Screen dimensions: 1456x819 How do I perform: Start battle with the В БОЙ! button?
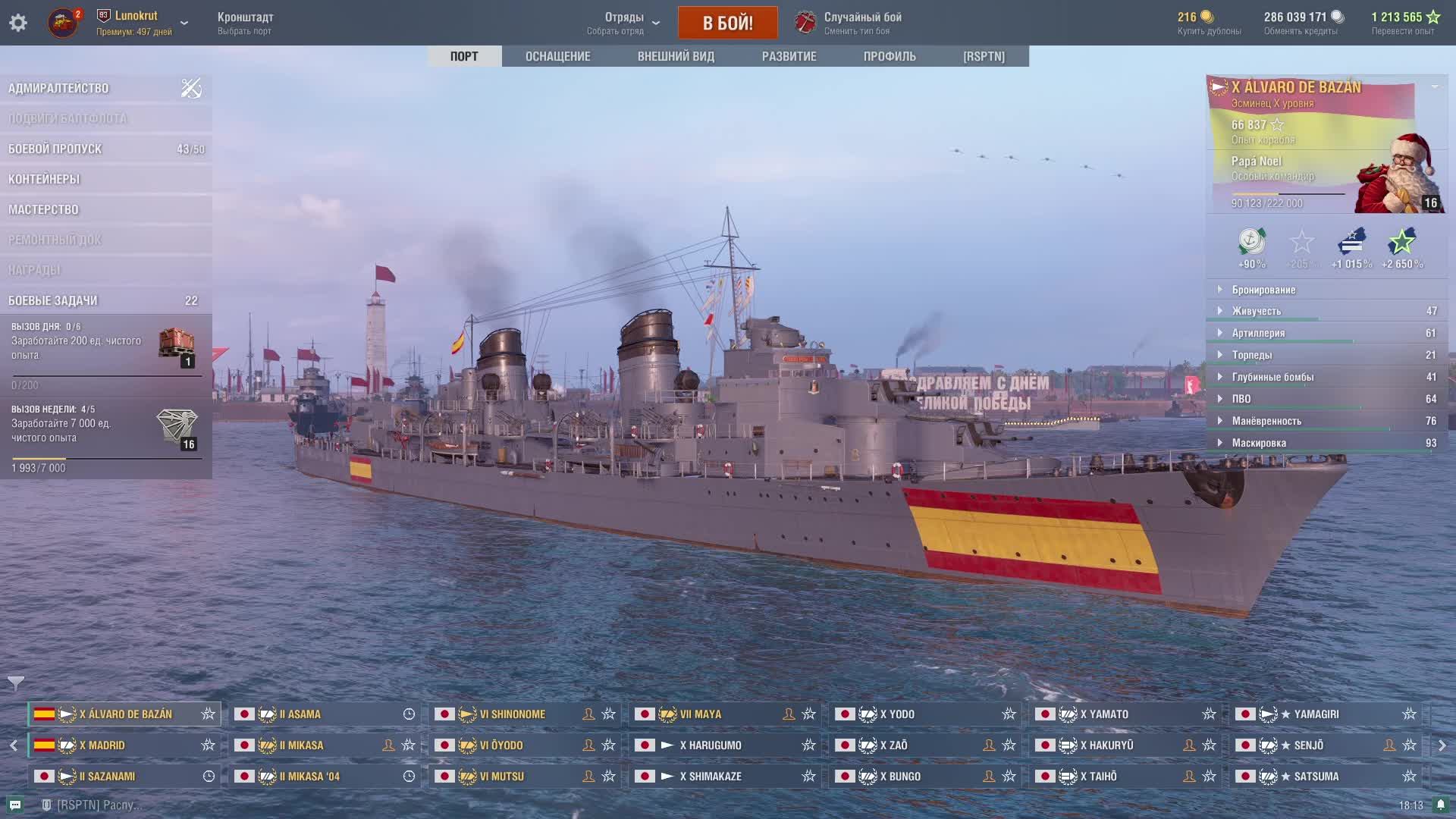click(x=727, y=23)
